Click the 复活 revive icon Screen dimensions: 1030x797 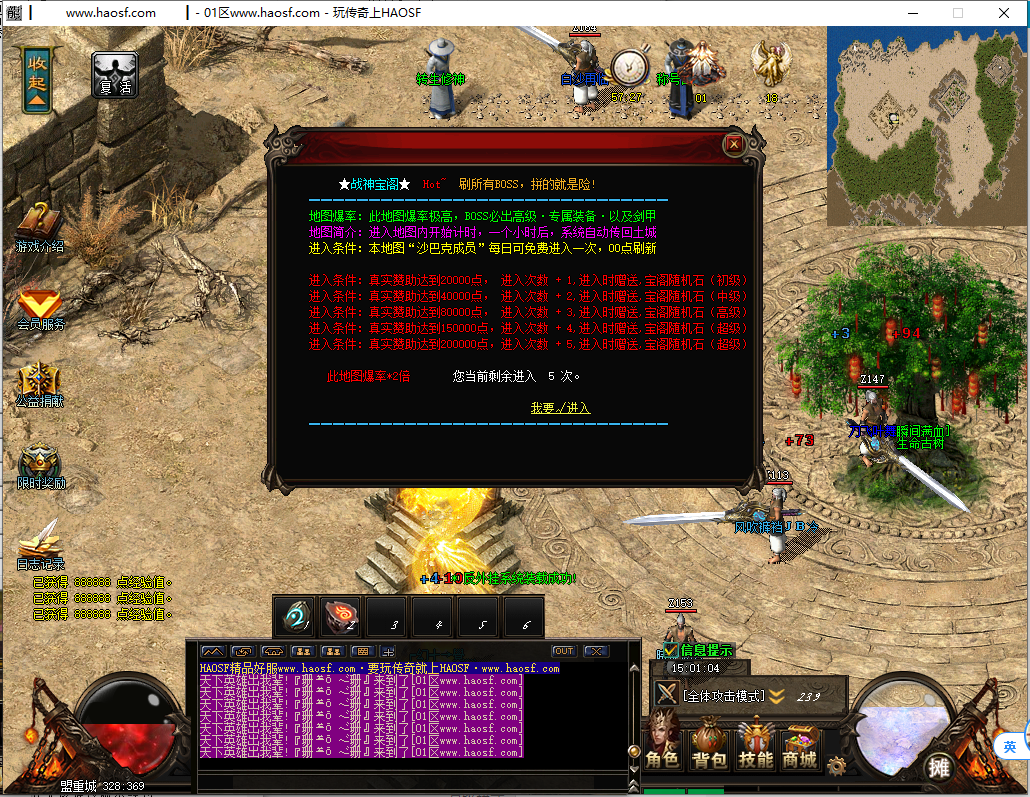pyautogui.click(x=115, y=74)
